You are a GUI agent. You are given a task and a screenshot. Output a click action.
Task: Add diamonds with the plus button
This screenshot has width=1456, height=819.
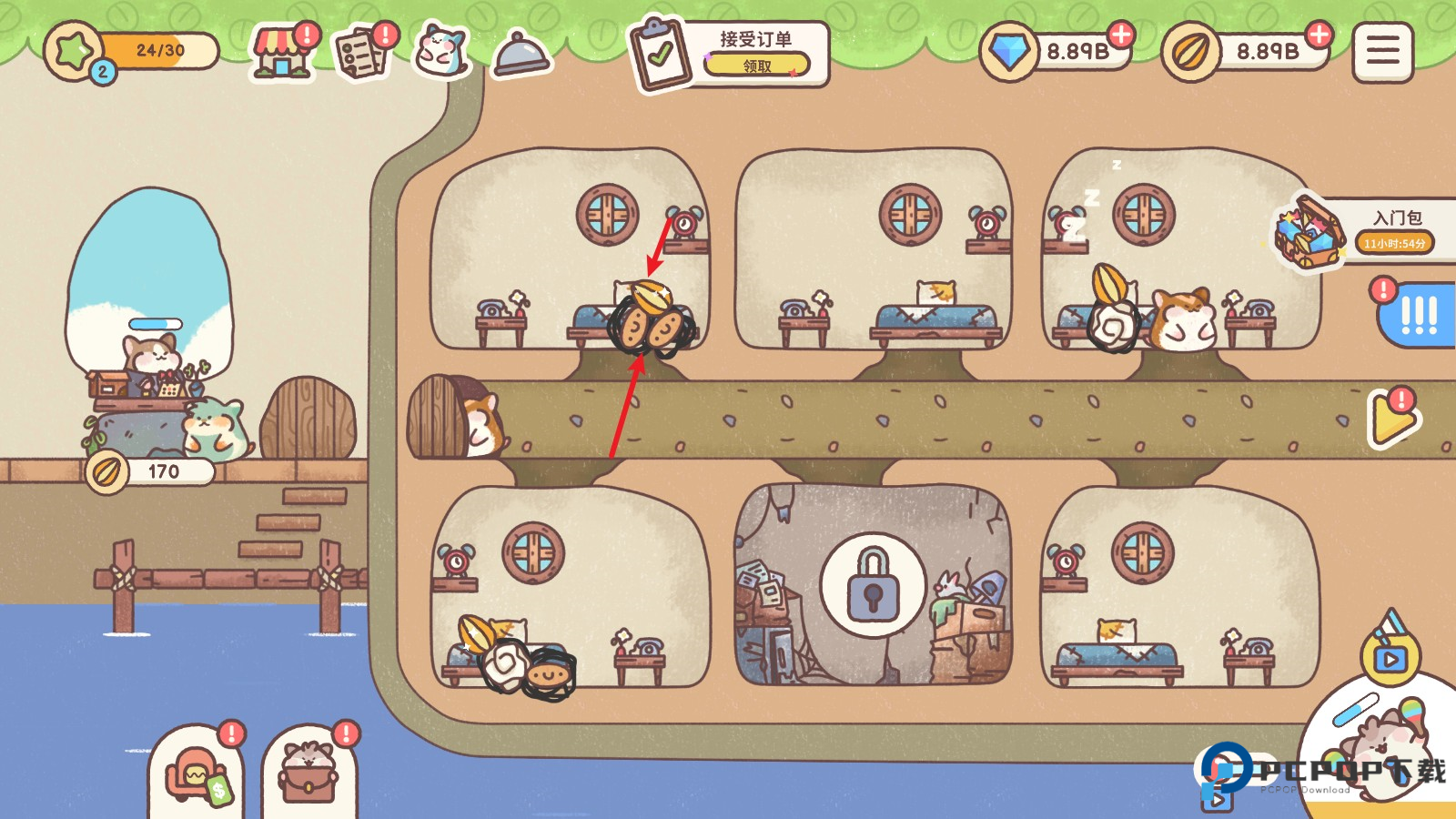(x=1121, y=35)
